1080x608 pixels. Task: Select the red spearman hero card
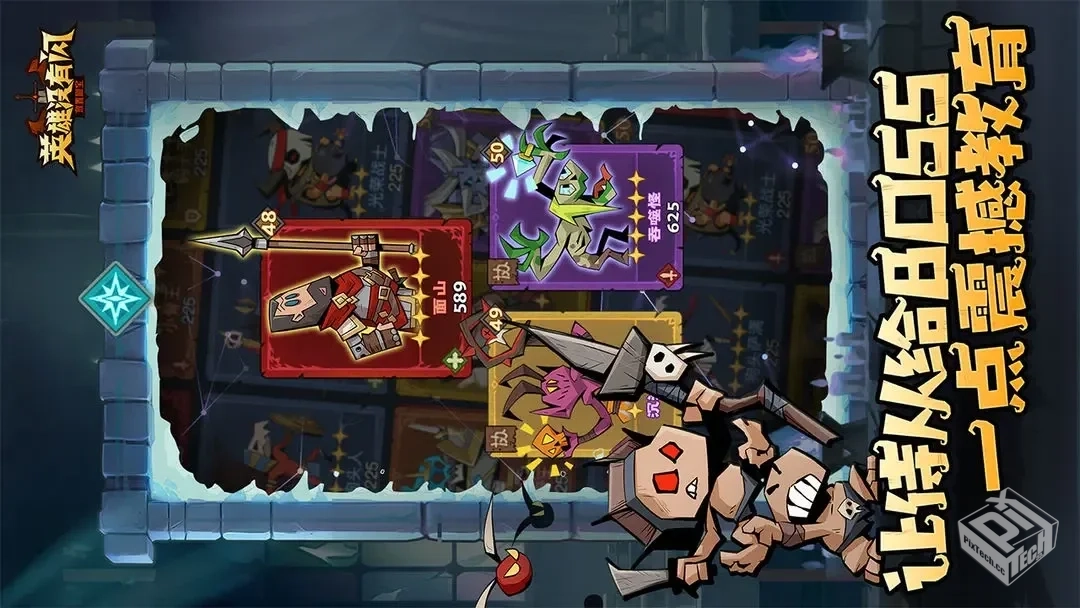point(366,298)
